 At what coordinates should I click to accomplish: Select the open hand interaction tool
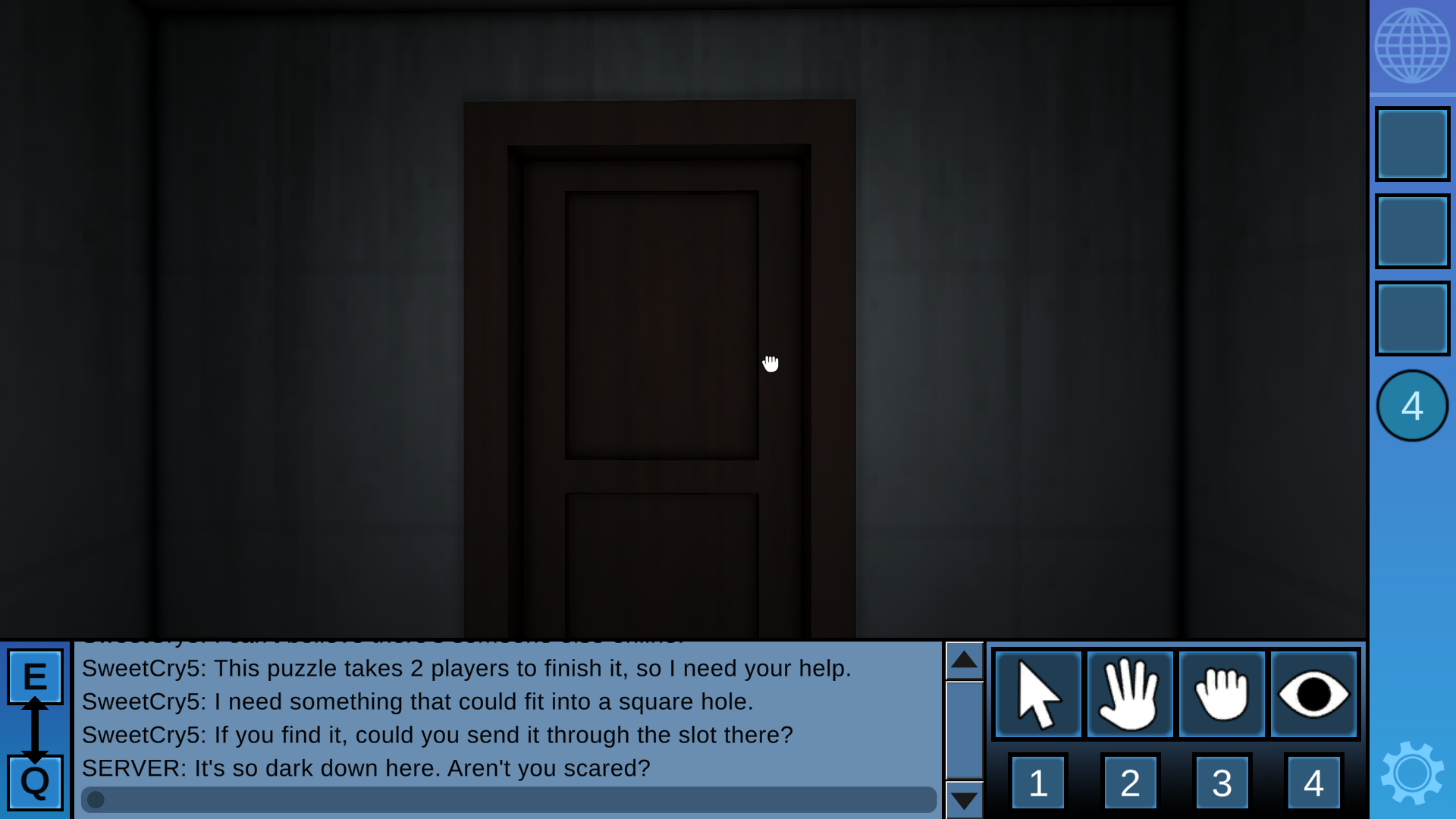click(x=1130, y=694)
